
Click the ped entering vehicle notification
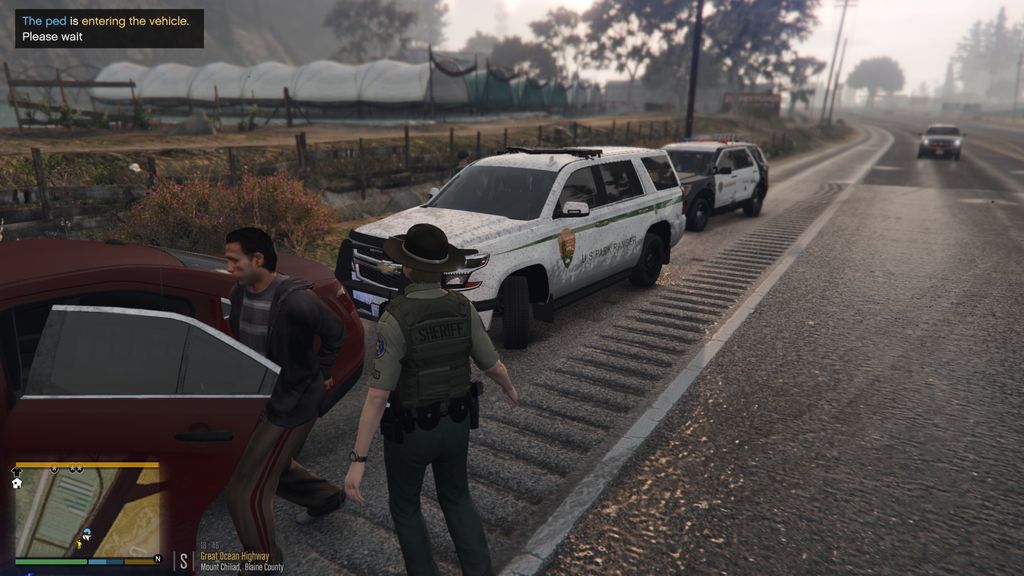click(x=109, y=29)
